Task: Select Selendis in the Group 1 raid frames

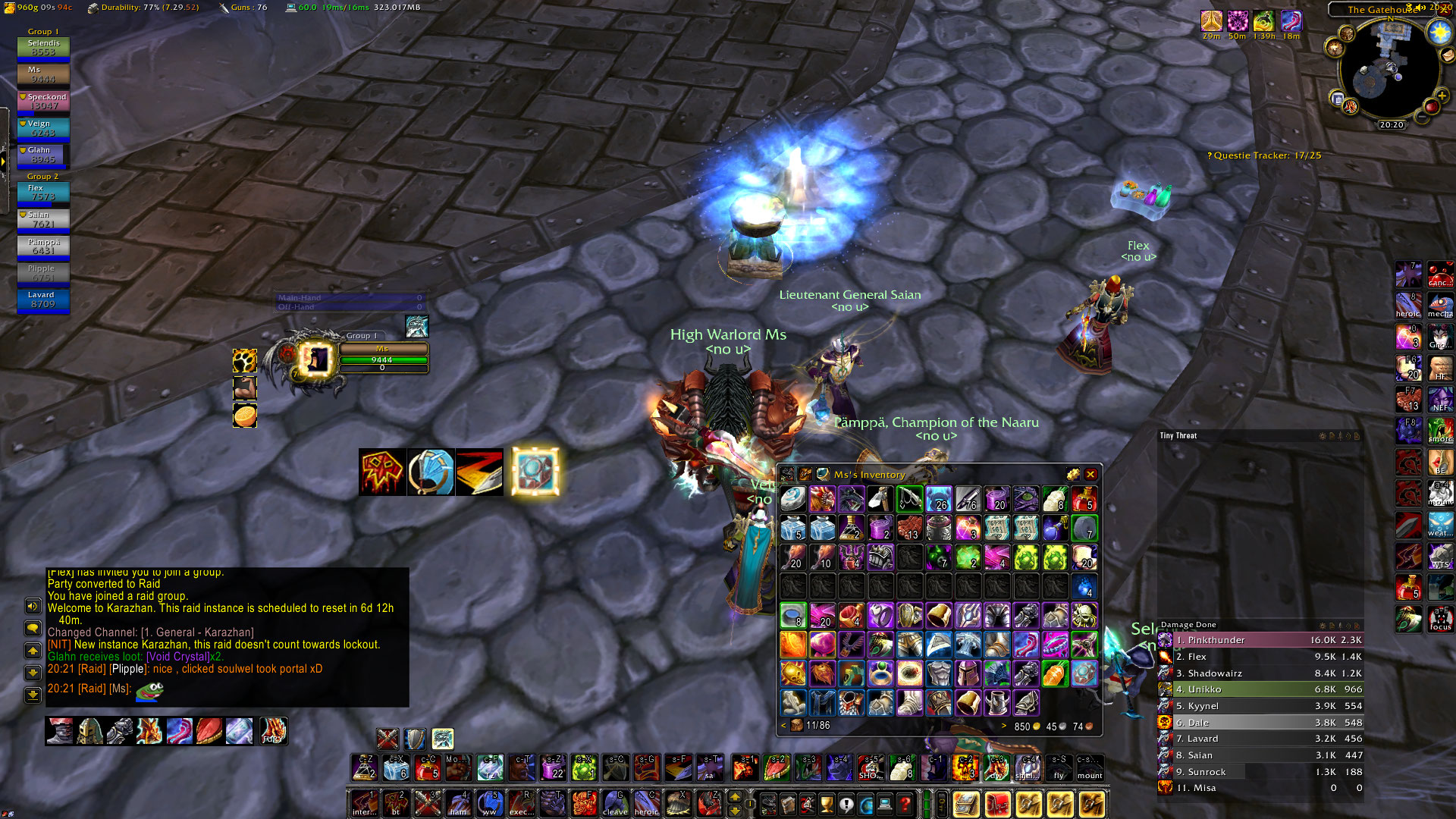Action: point(43,48)
